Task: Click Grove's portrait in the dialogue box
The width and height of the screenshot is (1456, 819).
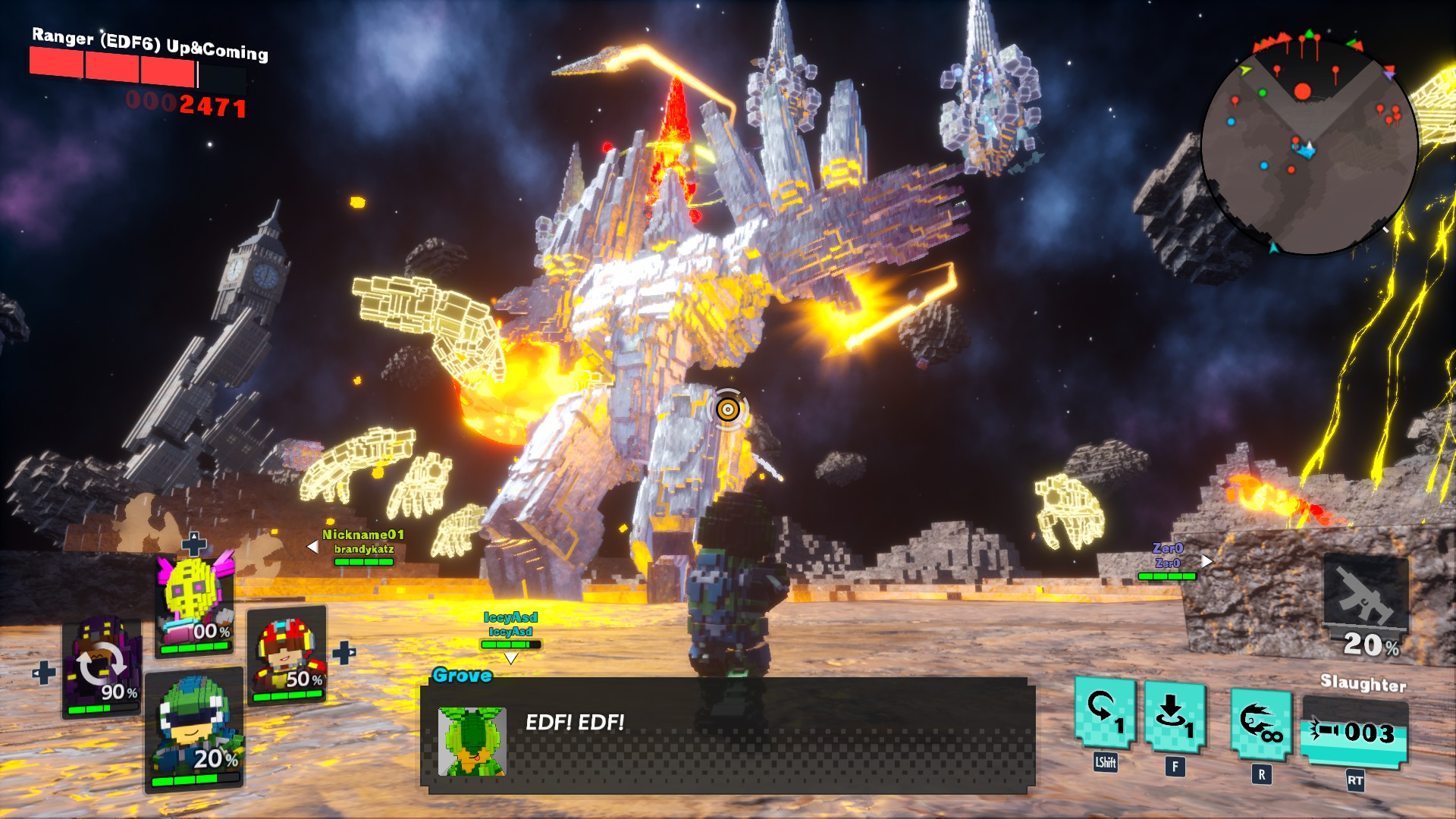Action: (472, 741)
